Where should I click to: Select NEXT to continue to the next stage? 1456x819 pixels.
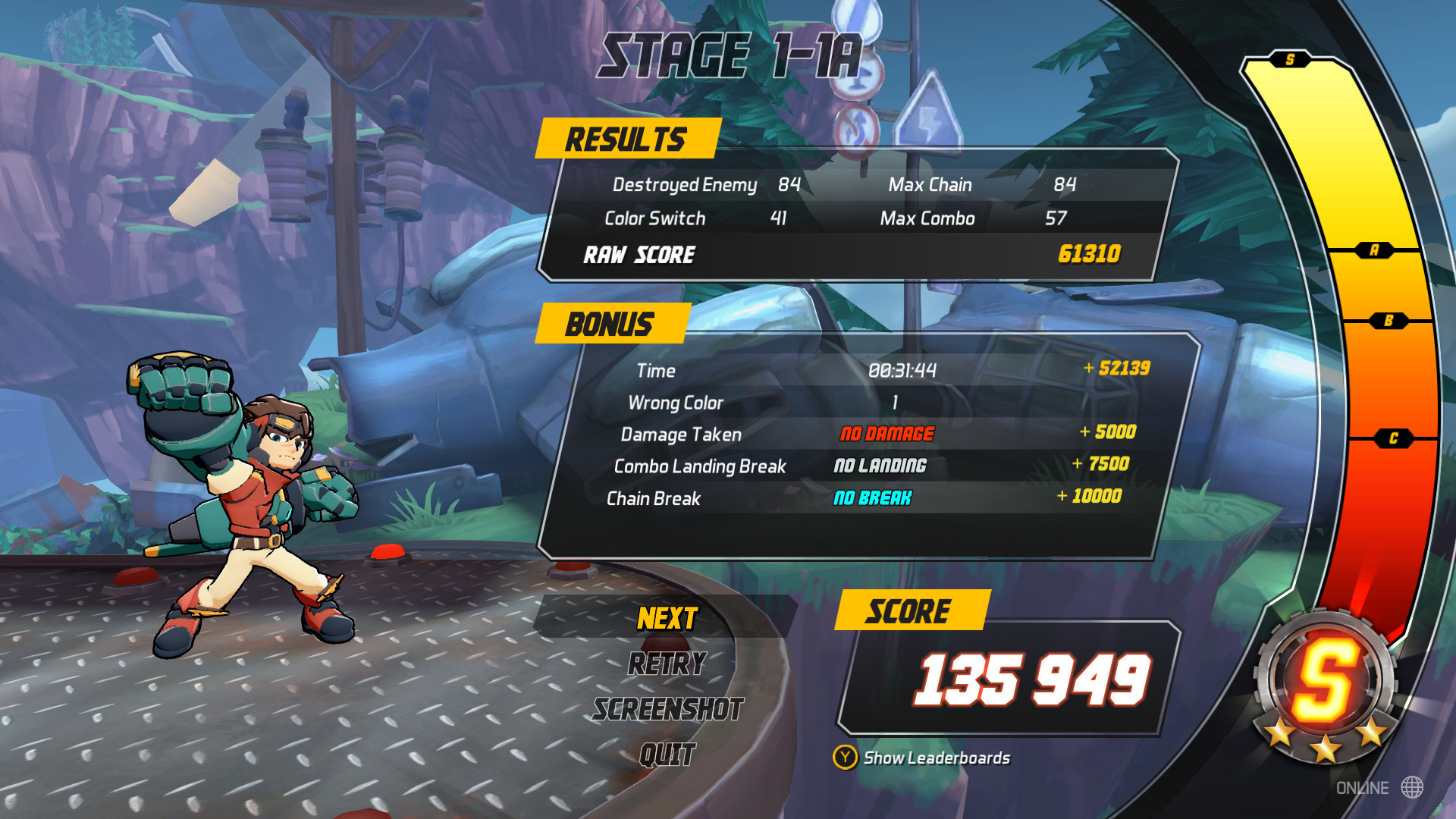tap(666, 618)
